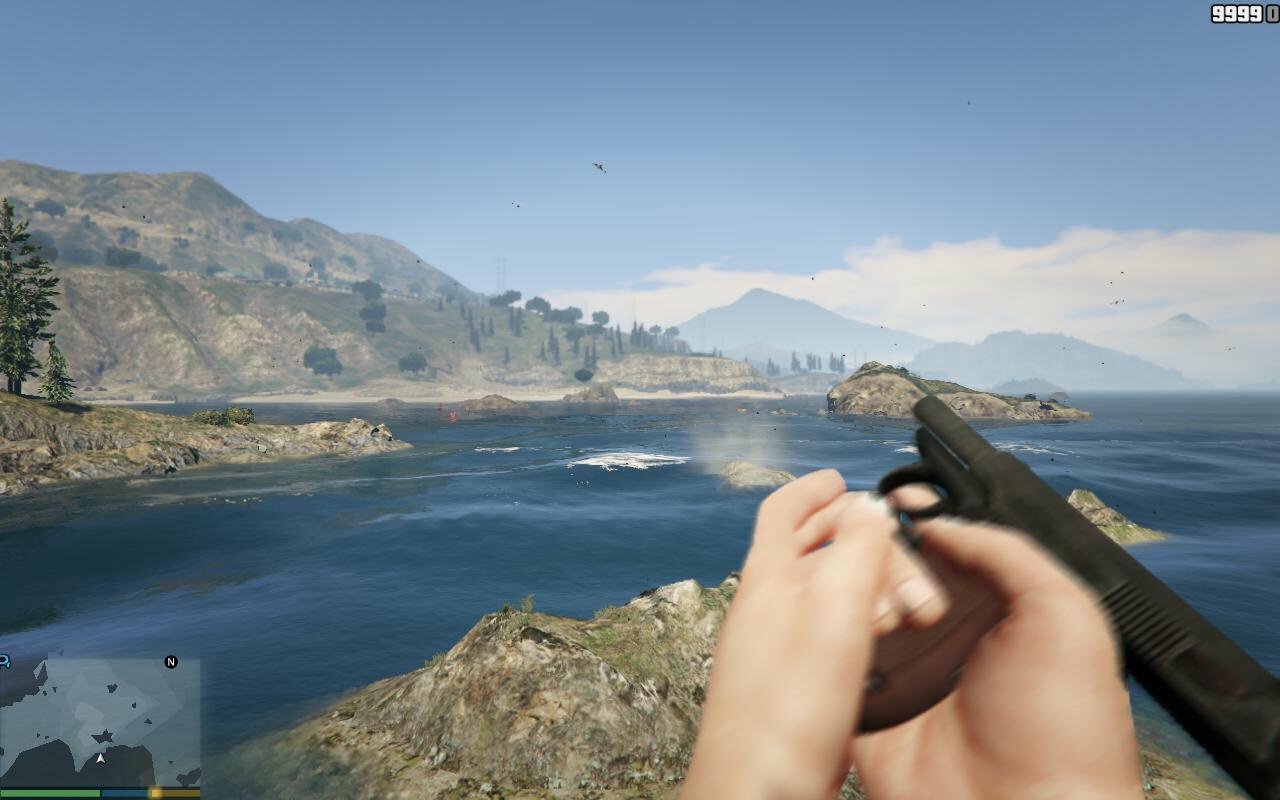The height and width of the screenshot is (800, 1280).
Task: Click the blue blip at the minimap edge
Action: pyautogui.click(x=4, y=661)
